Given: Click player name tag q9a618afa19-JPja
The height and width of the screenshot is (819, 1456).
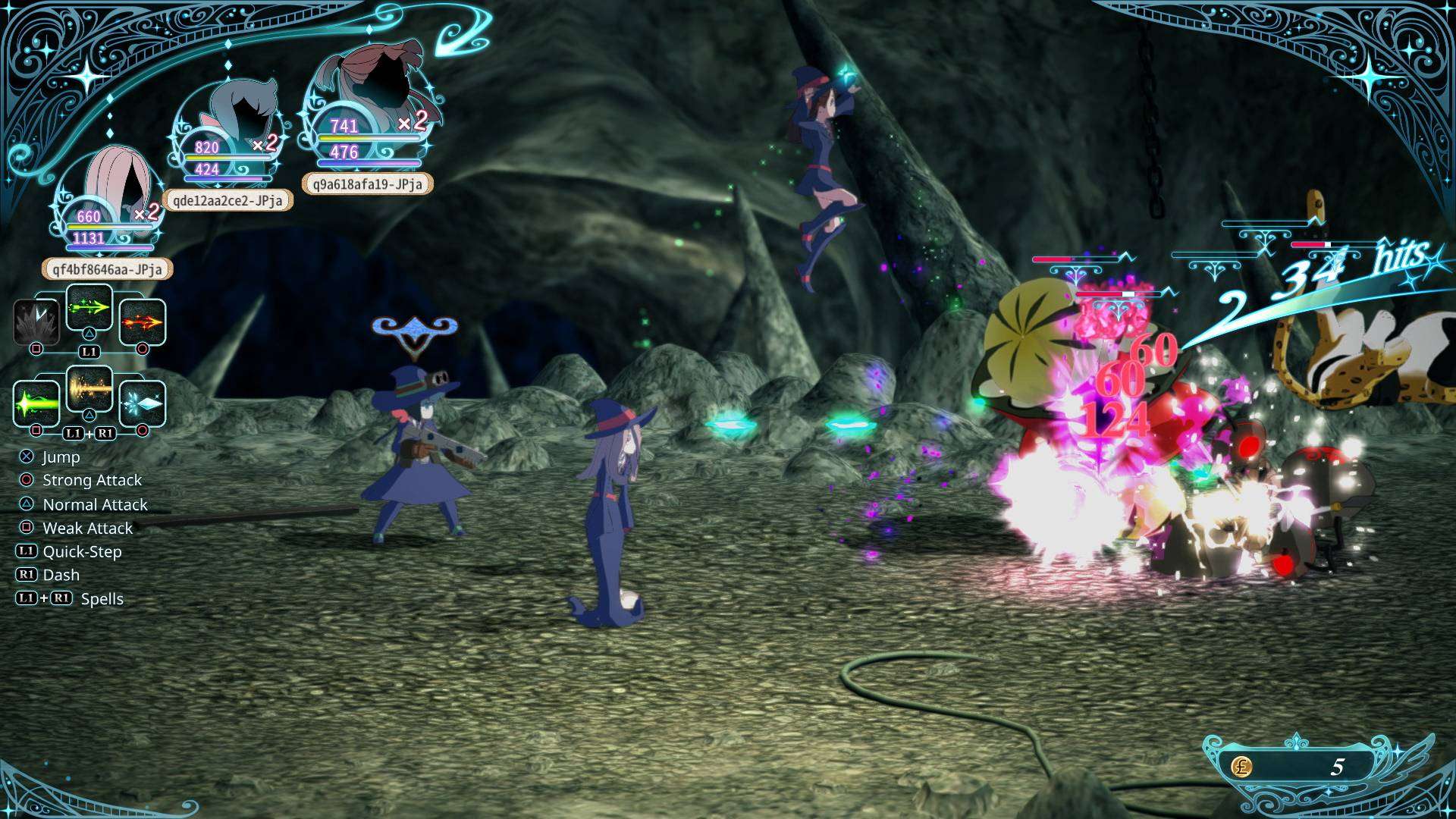Looking at the screenshot, I should pyautogui.click(x=368, y=184).
